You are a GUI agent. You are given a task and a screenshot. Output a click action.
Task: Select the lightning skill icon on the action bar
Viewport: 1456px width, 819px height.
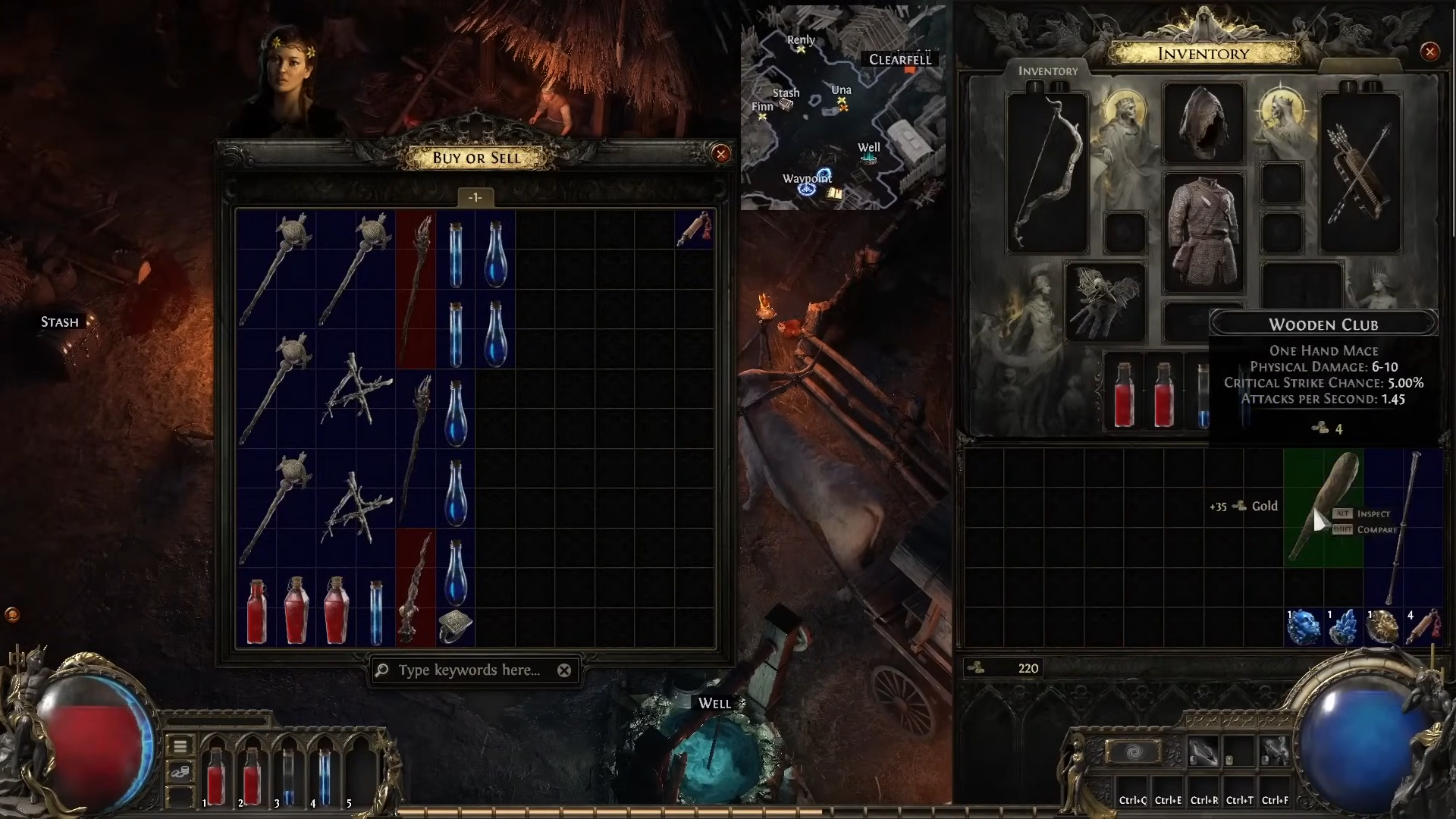1275,750
